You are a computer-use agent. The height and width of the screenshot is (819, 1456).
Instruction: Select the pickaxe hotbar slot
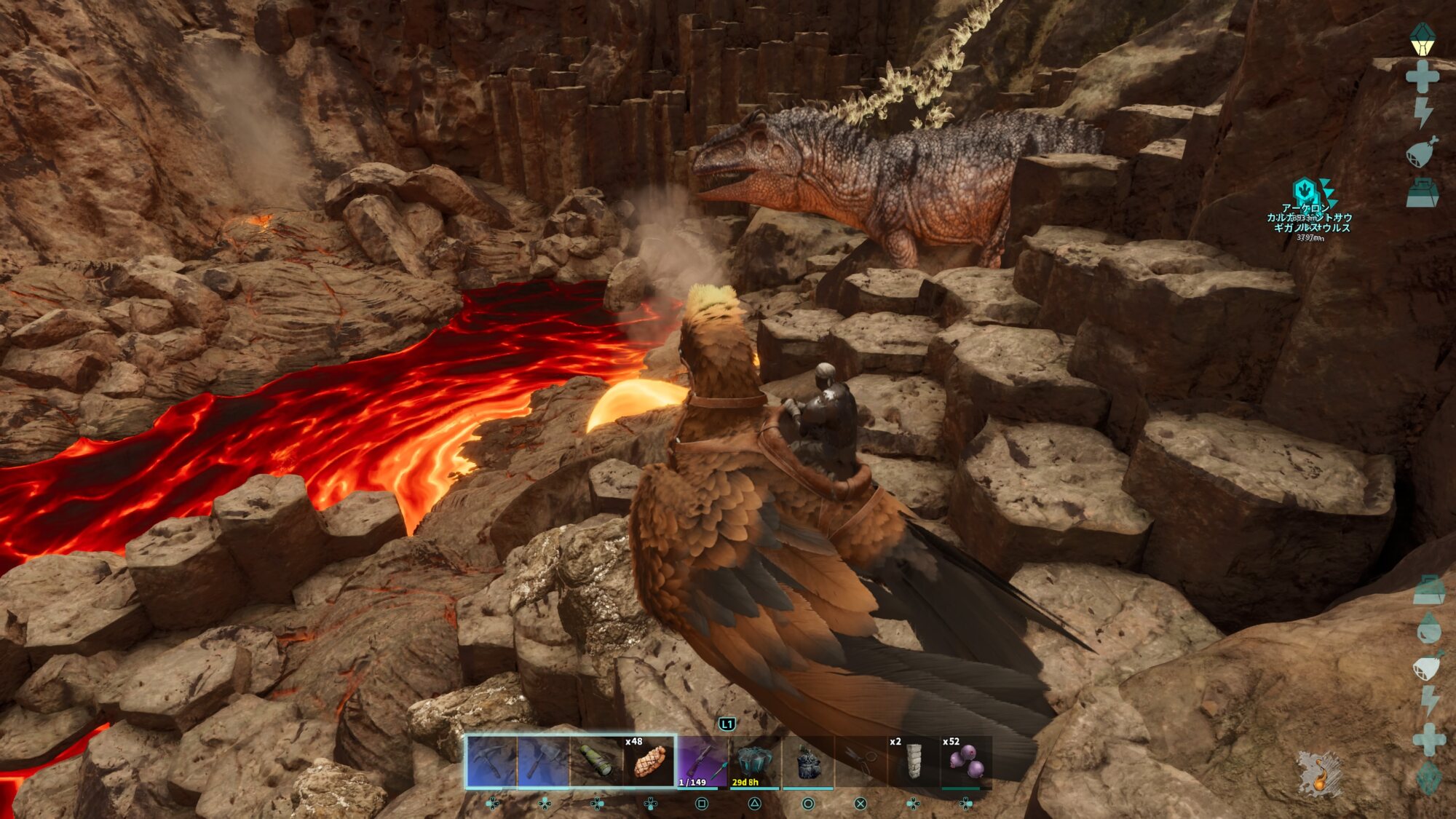492,761
